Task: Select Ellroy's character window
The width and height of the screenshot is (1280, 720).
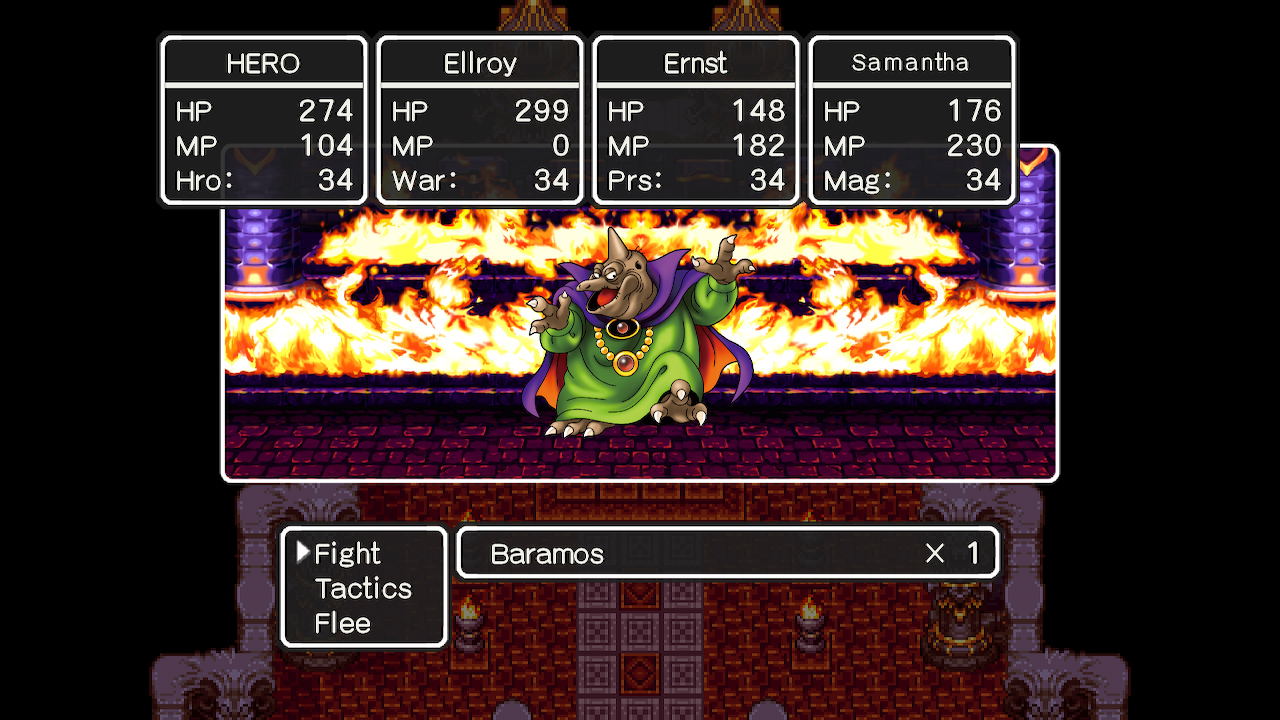Action: point(479,62)
